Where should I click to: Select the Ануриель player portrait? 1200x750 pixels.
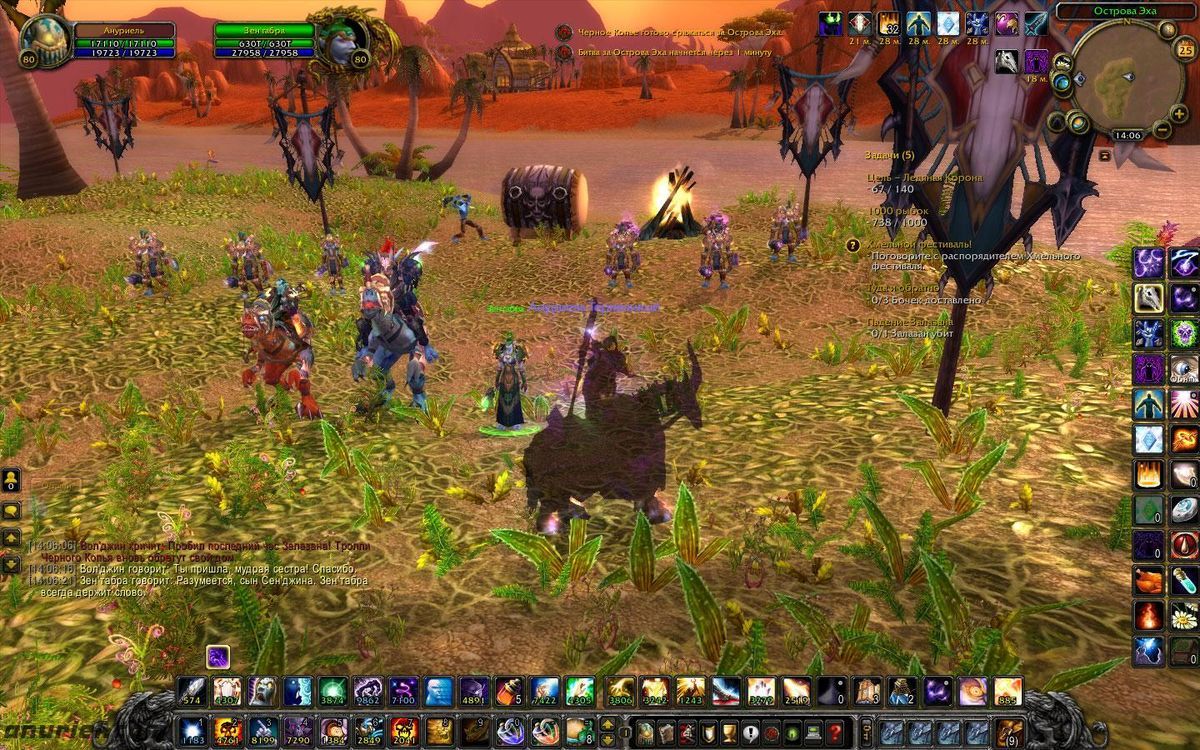click(45, 42)
